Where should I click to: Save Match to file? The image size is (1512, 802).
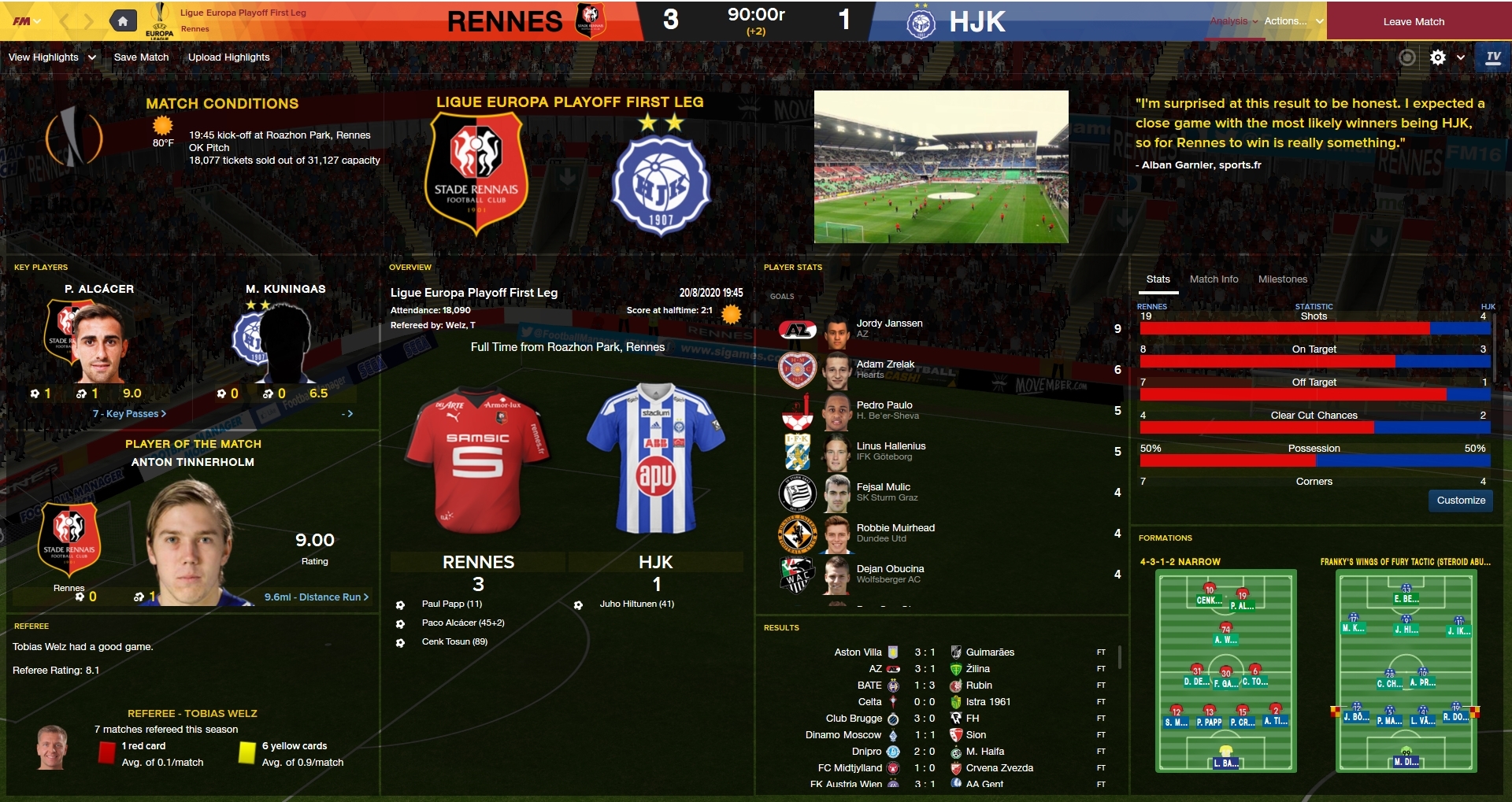[x=141, y=57]
